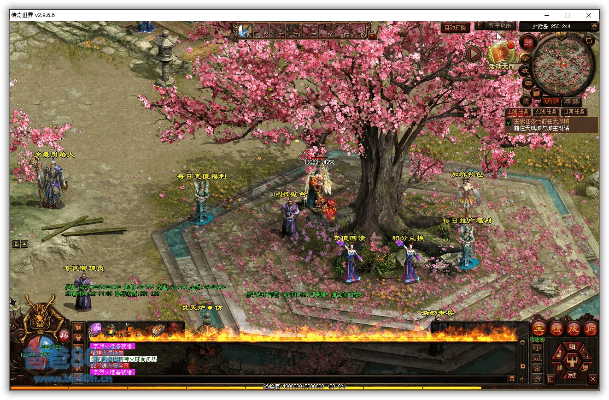The image size is (609, 400).
Task: Click the top-left dark red labeled button
Action: click(455, 27)
